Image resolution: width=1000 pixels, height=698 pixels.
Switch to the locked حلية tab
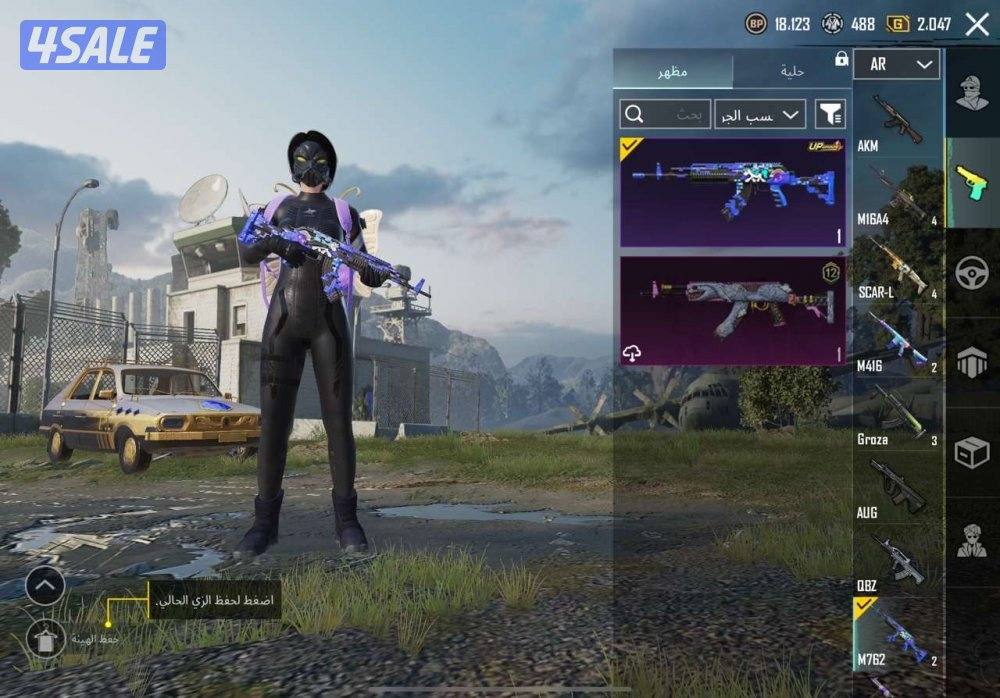click(792, 72)
